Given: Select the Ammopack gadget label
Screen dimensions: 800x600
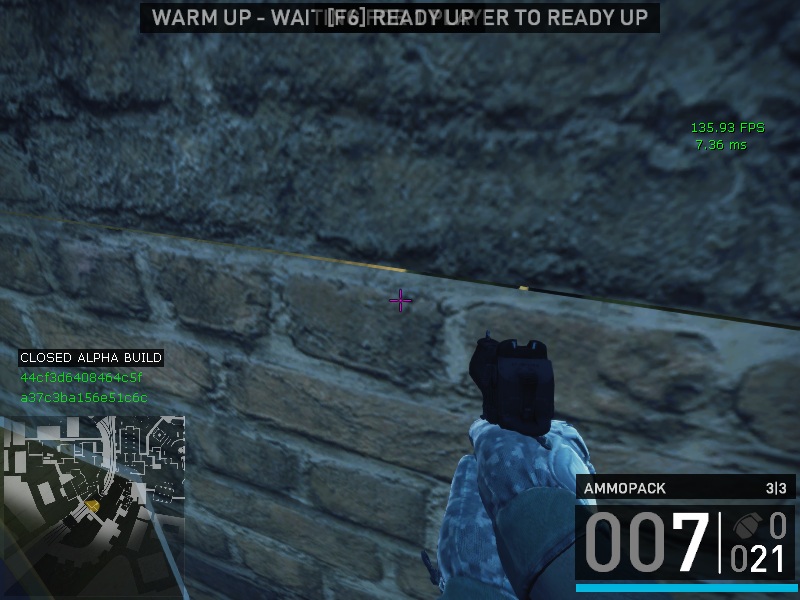Looking at the screenshot, I should (625, 489).
